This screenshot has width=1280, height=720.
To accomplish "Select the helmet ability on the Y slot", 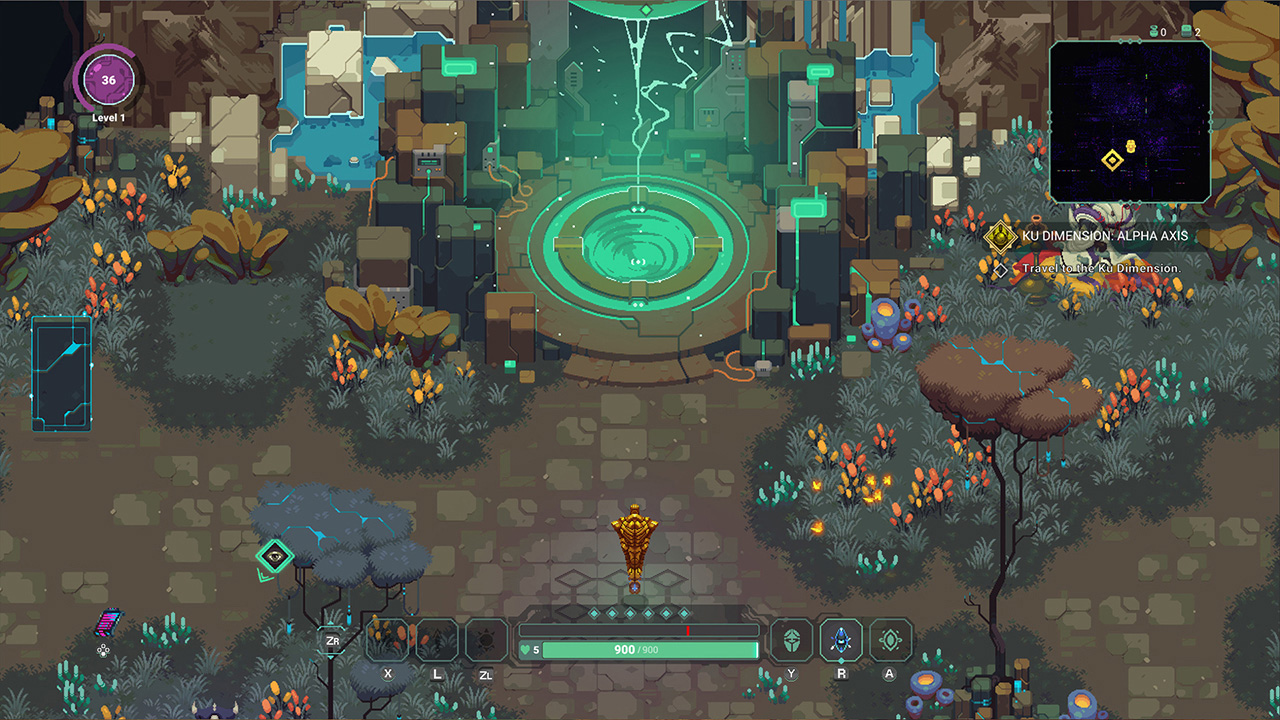I will (790, 640).
